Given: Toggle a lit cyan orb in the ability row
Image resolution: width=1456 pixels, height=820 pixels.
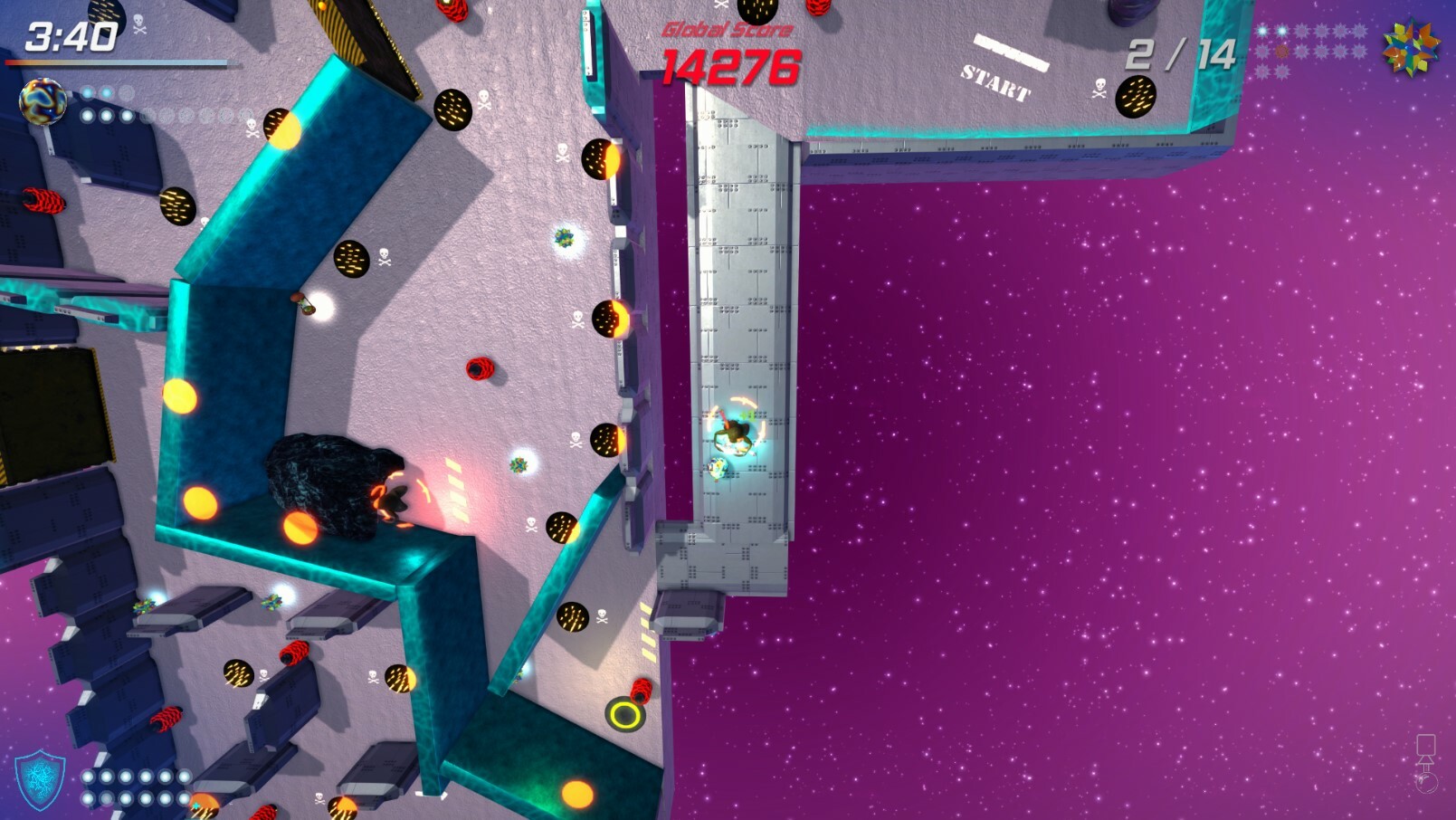Looking at the screenshot, I should point(87,94).
